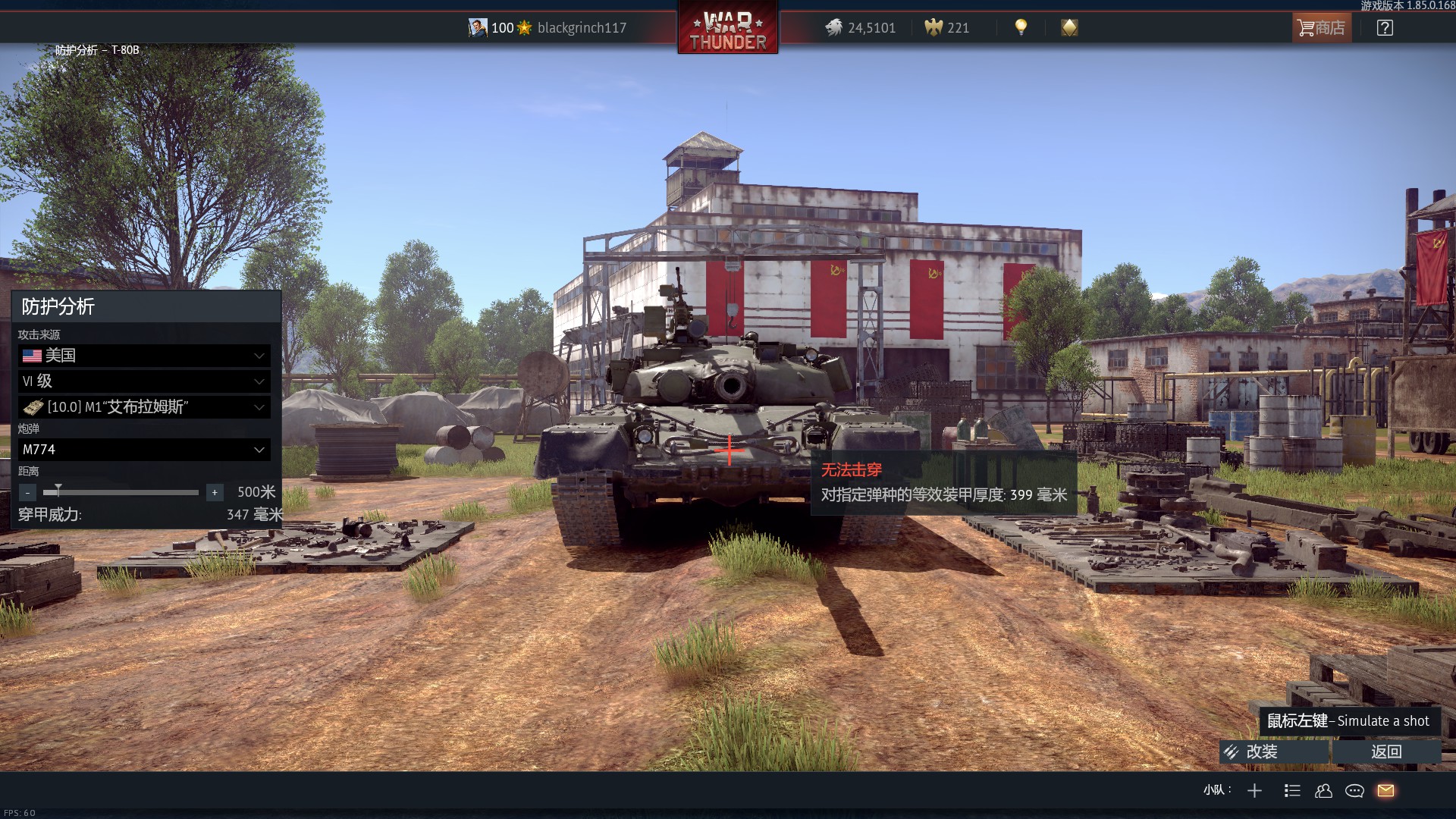
Task: Open the list icon in bottom bar
Action: pyautogui.click(x=1292, y=791)
